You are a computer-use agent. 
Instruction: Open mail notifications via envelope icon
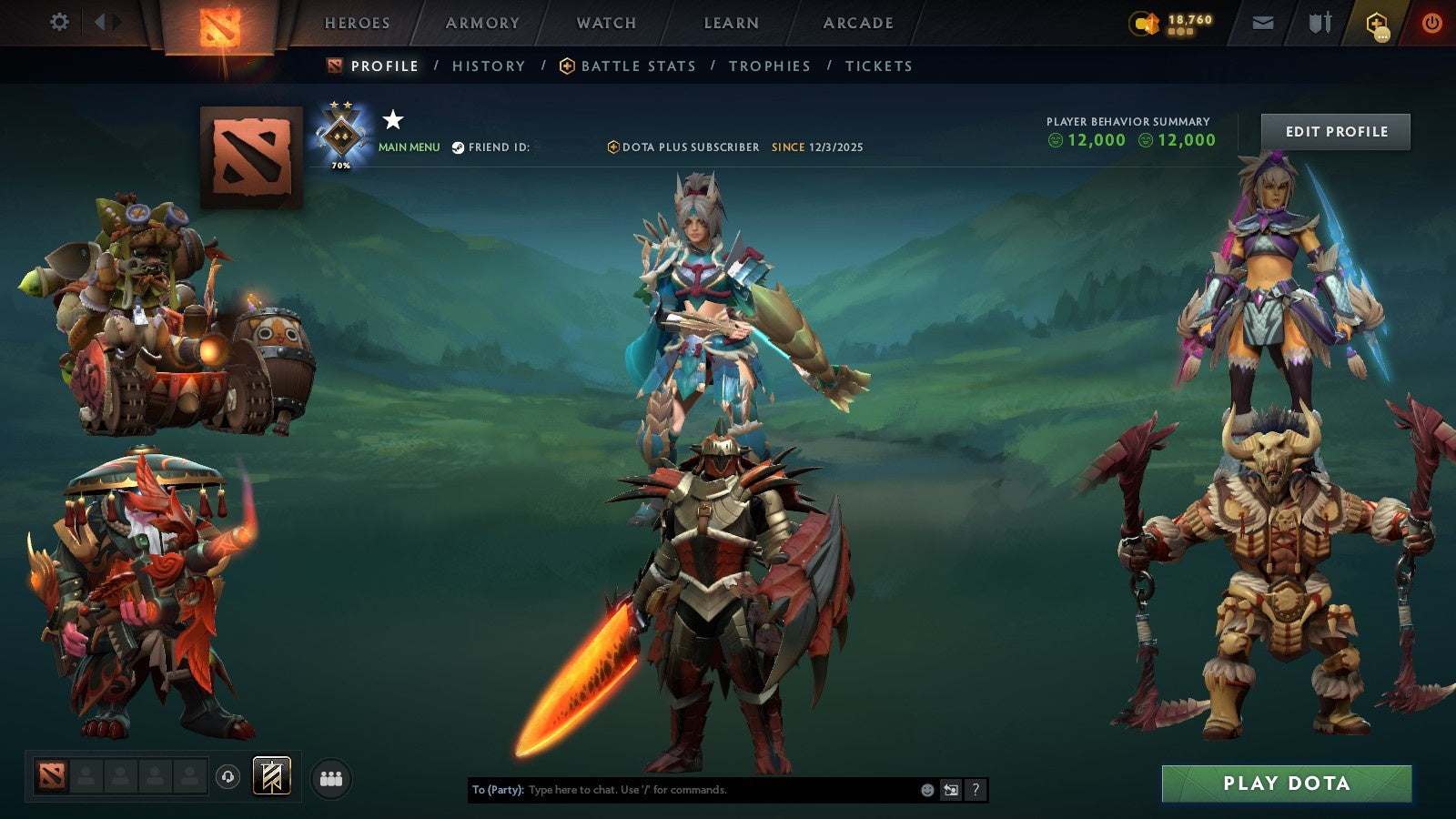[1263, 22]
